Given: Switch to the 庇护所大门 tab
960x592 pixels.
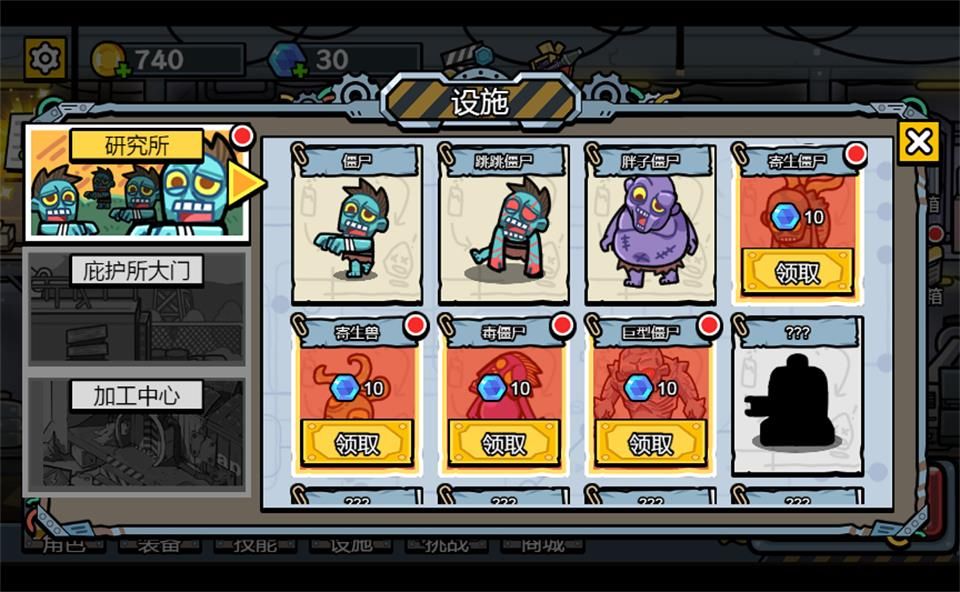Looking at the screenshot, I should pyautogui.click(x=136, y=307).
